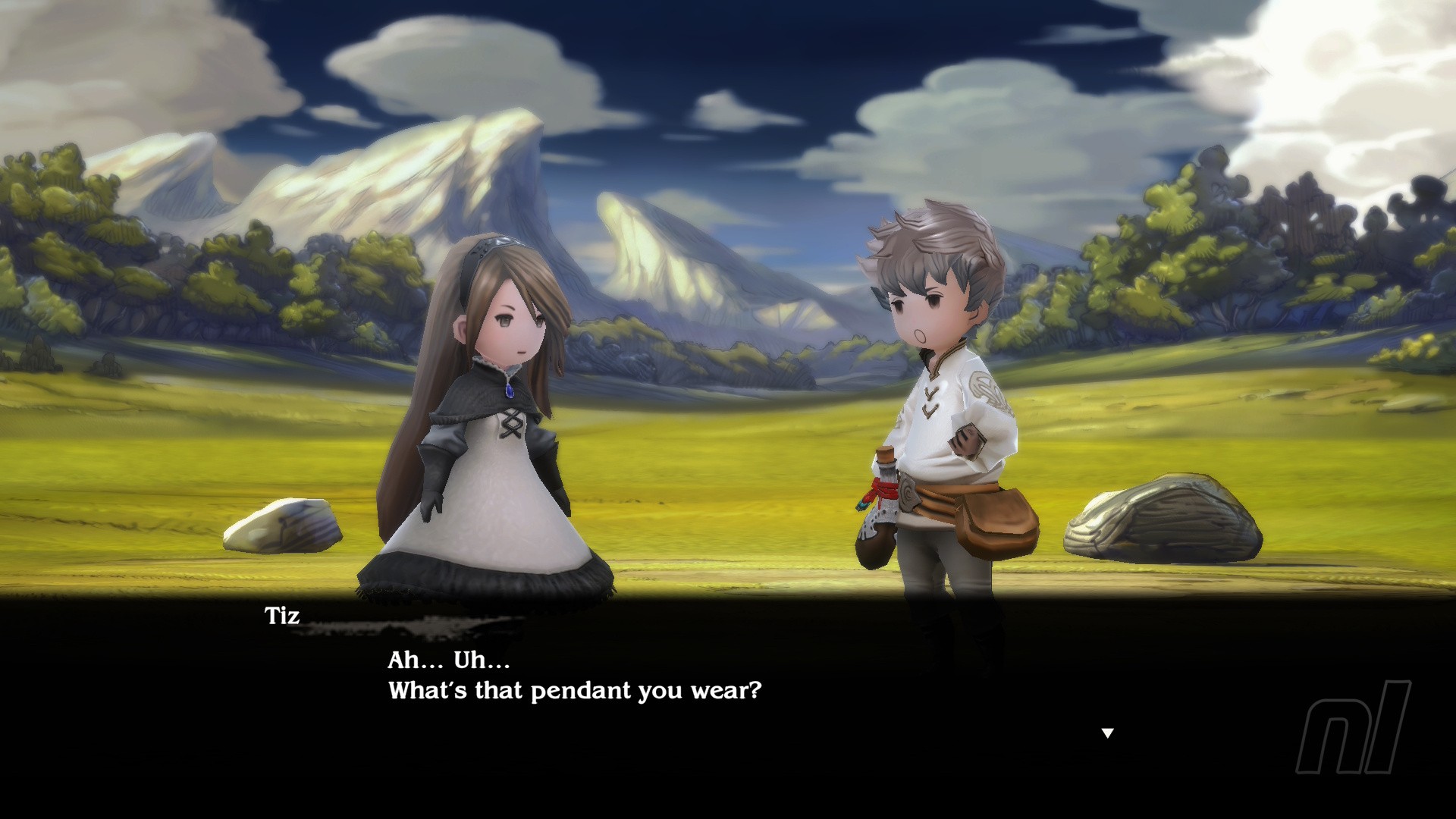Advance the dialogue with the white down arrow
This screenshot has width=1456, height=819.
(1107, 733)
